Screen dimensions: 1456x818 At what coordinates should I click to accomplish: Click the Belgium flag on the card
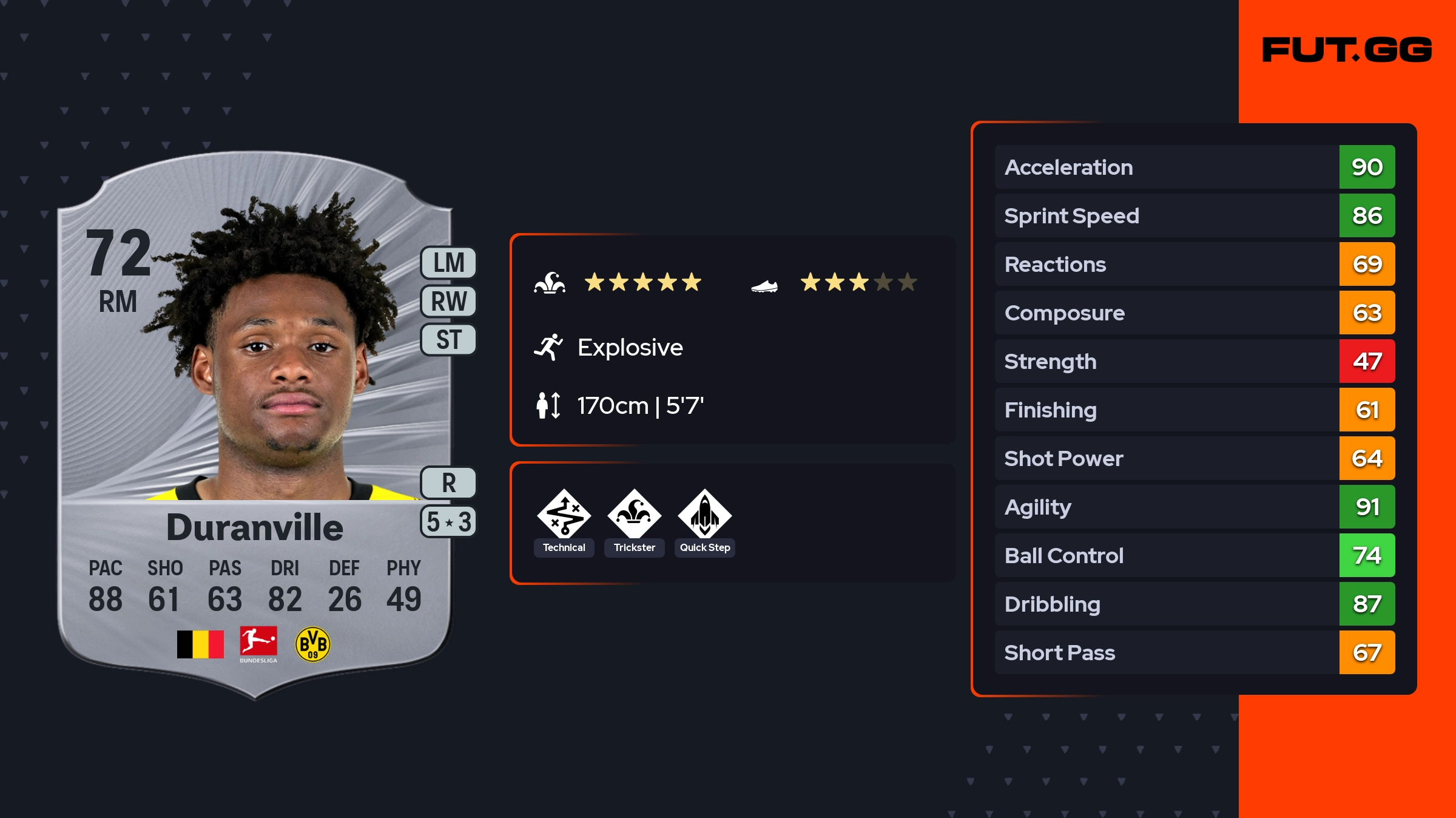(200, 644)
